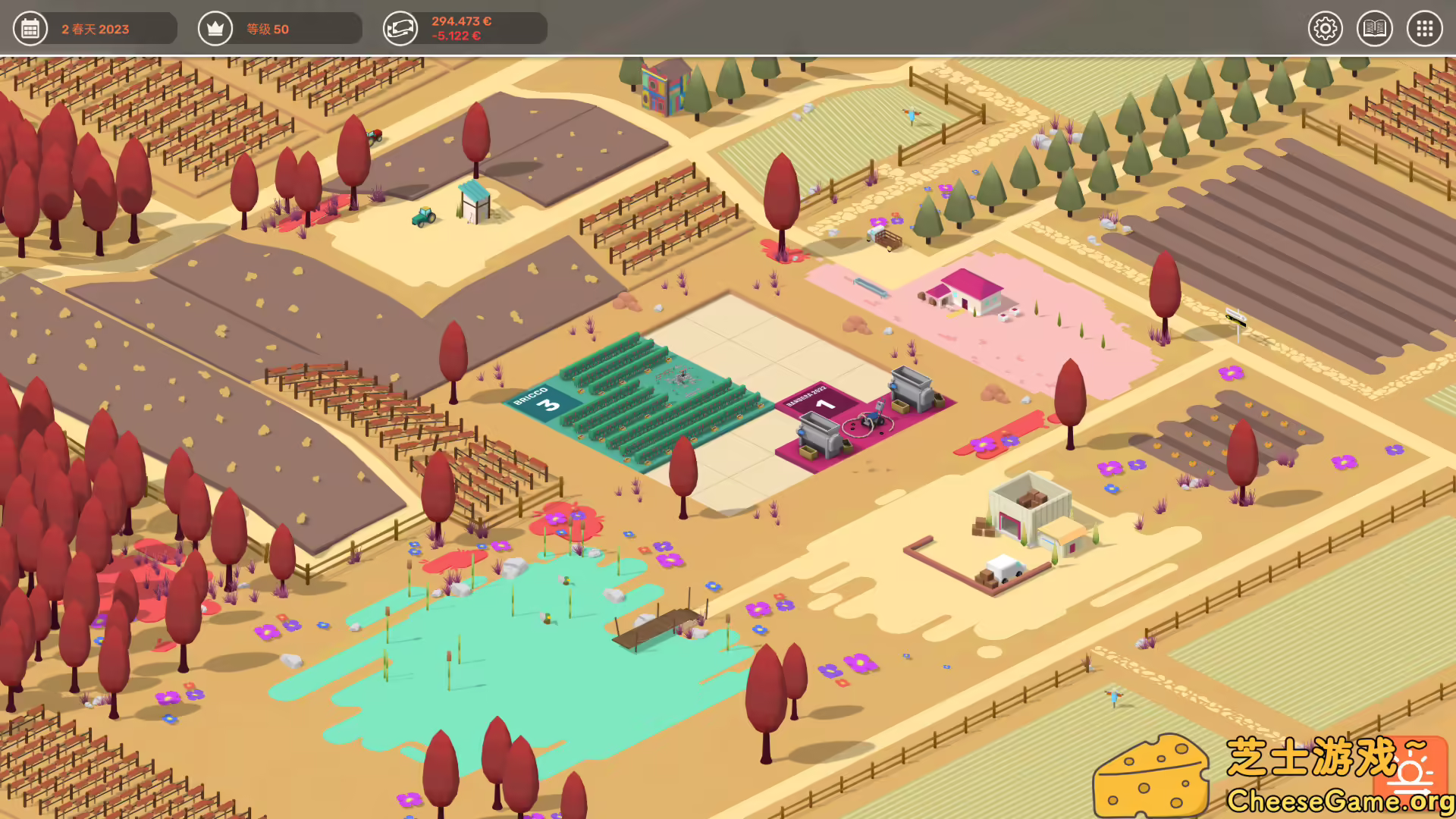Image resolution: width=1456 pixels, height=819 pixels.
Task: Open finances via the banknote icon
Action: 400,28
